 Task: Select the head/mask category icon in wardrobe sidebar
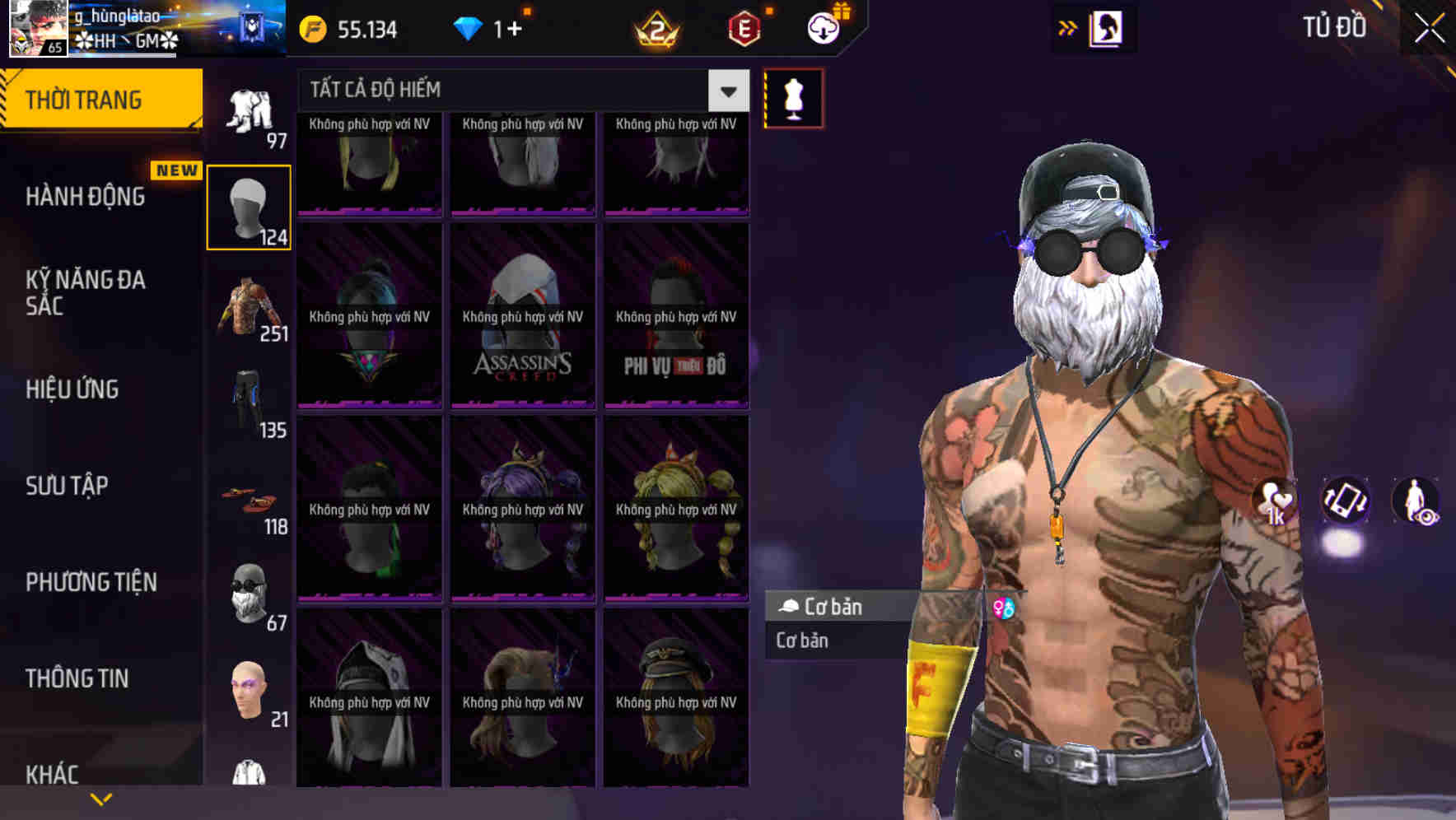tap(250, 204)
